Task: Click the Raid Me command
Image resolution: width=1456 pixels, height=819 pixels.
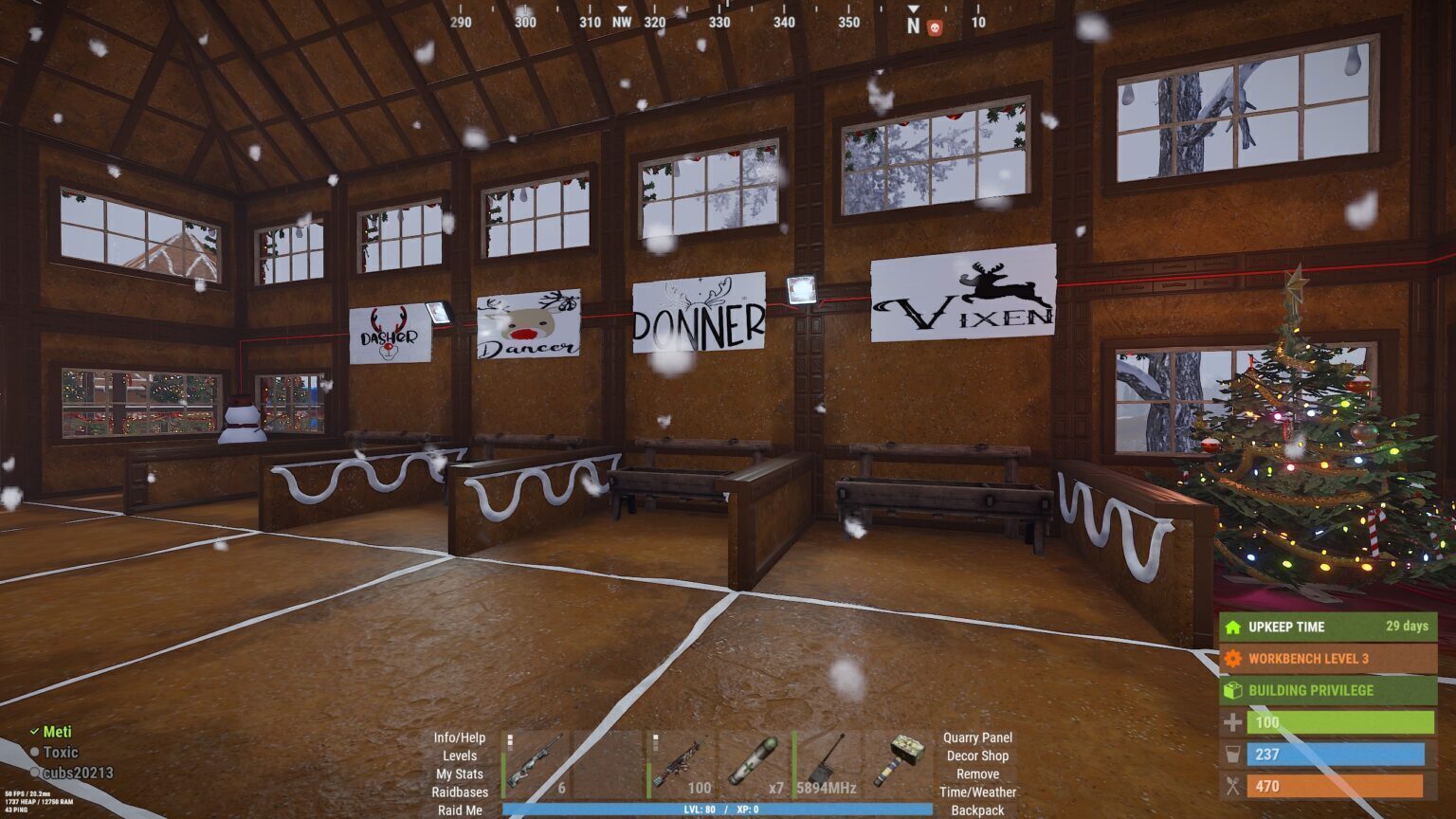Action: tap(459, 810)
